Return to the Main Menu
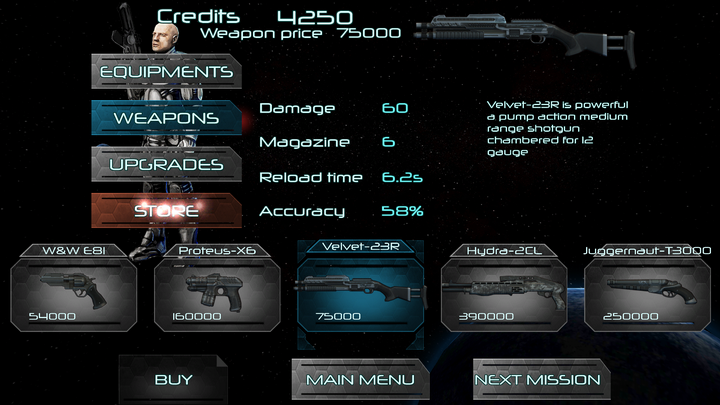The image size is (720, 405). (x=360, y=380)
